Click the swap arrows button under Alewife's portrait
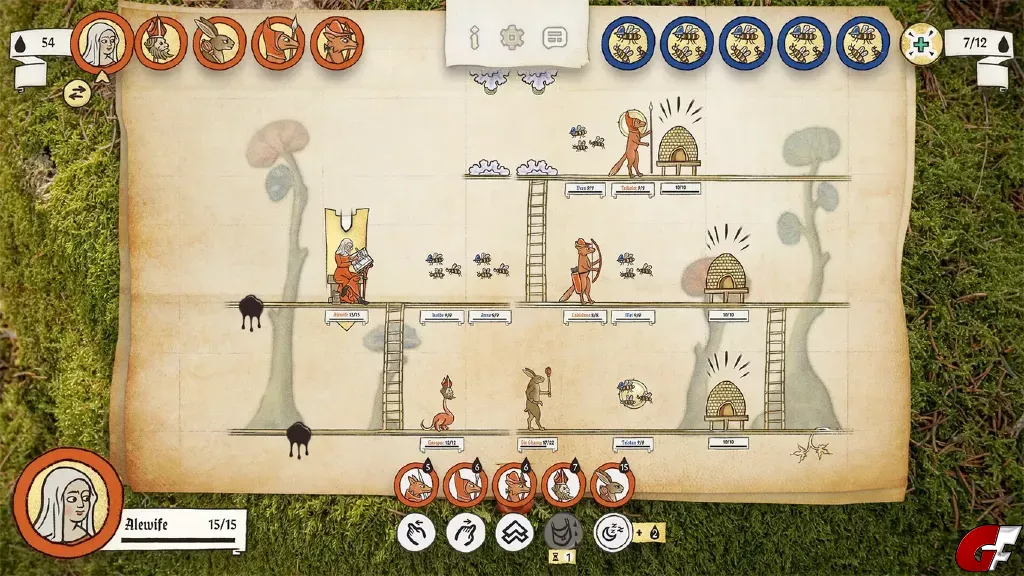Image resolution: width=1024 pixels, height=576 pixels. (x=76, y=94)
